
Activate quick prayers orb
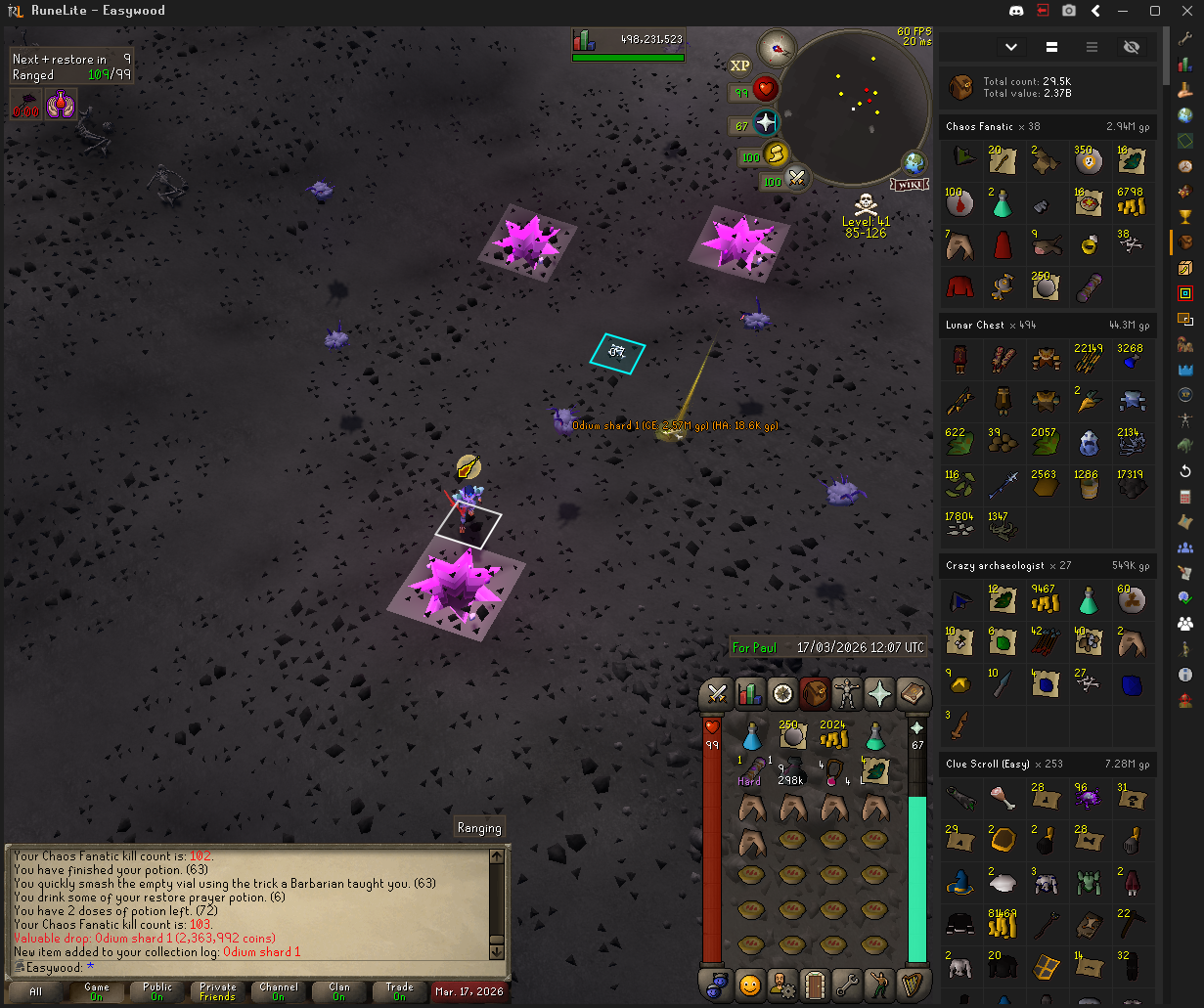(765, 123)
